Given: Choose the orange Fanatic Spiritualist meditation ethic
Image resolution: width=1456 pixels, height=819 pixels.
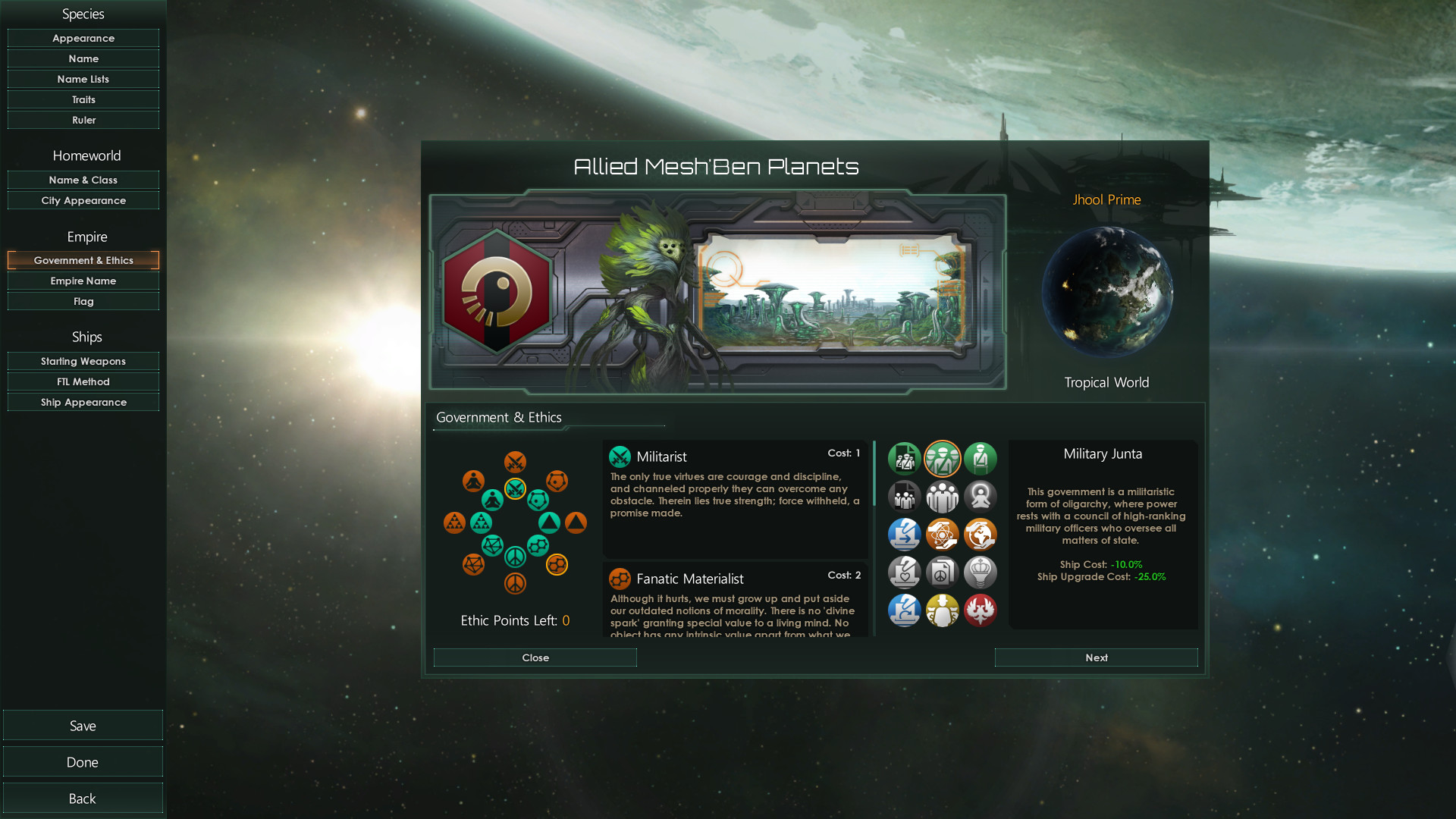Looking at the screenshot, I should (473, 481).
